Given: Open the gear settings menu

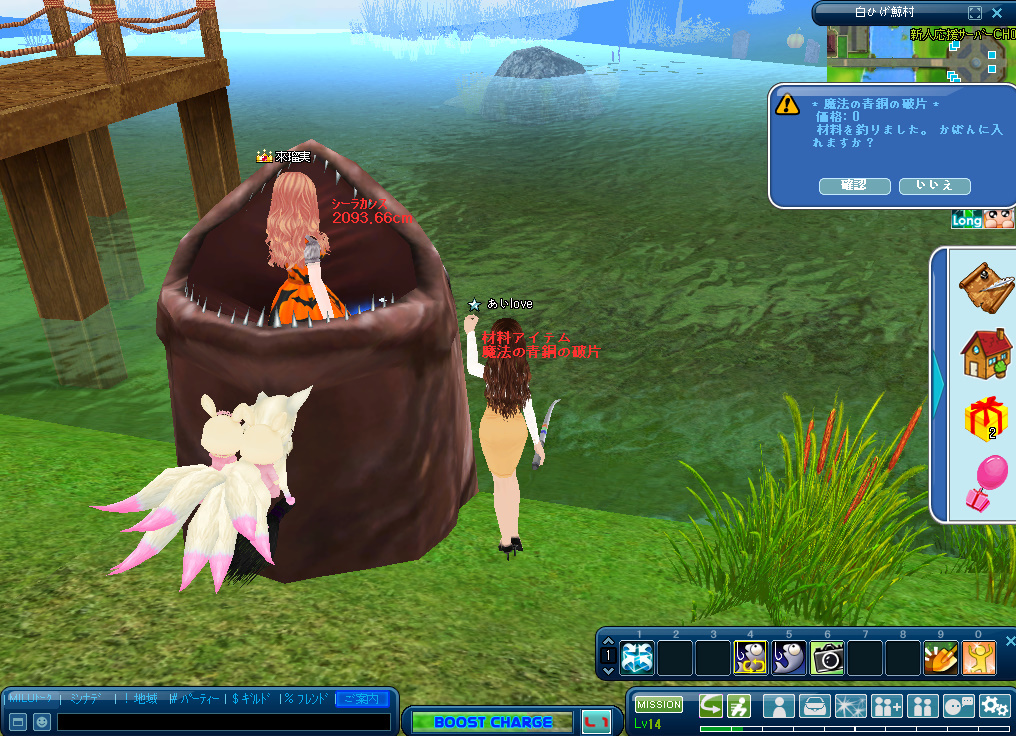Looking at the screenshot, I should (994, 706).
